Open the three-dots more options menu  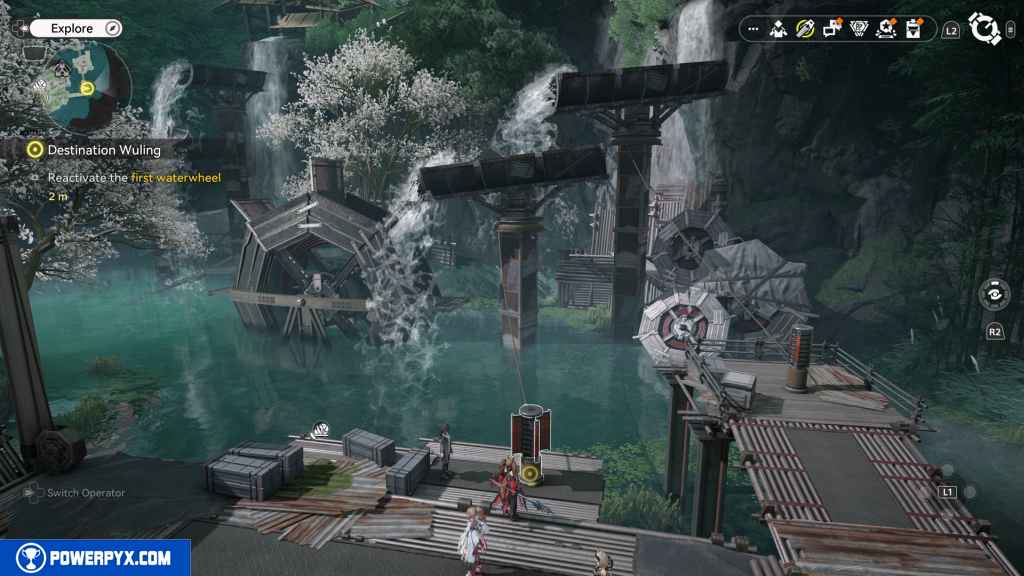(x=753, y=29)
